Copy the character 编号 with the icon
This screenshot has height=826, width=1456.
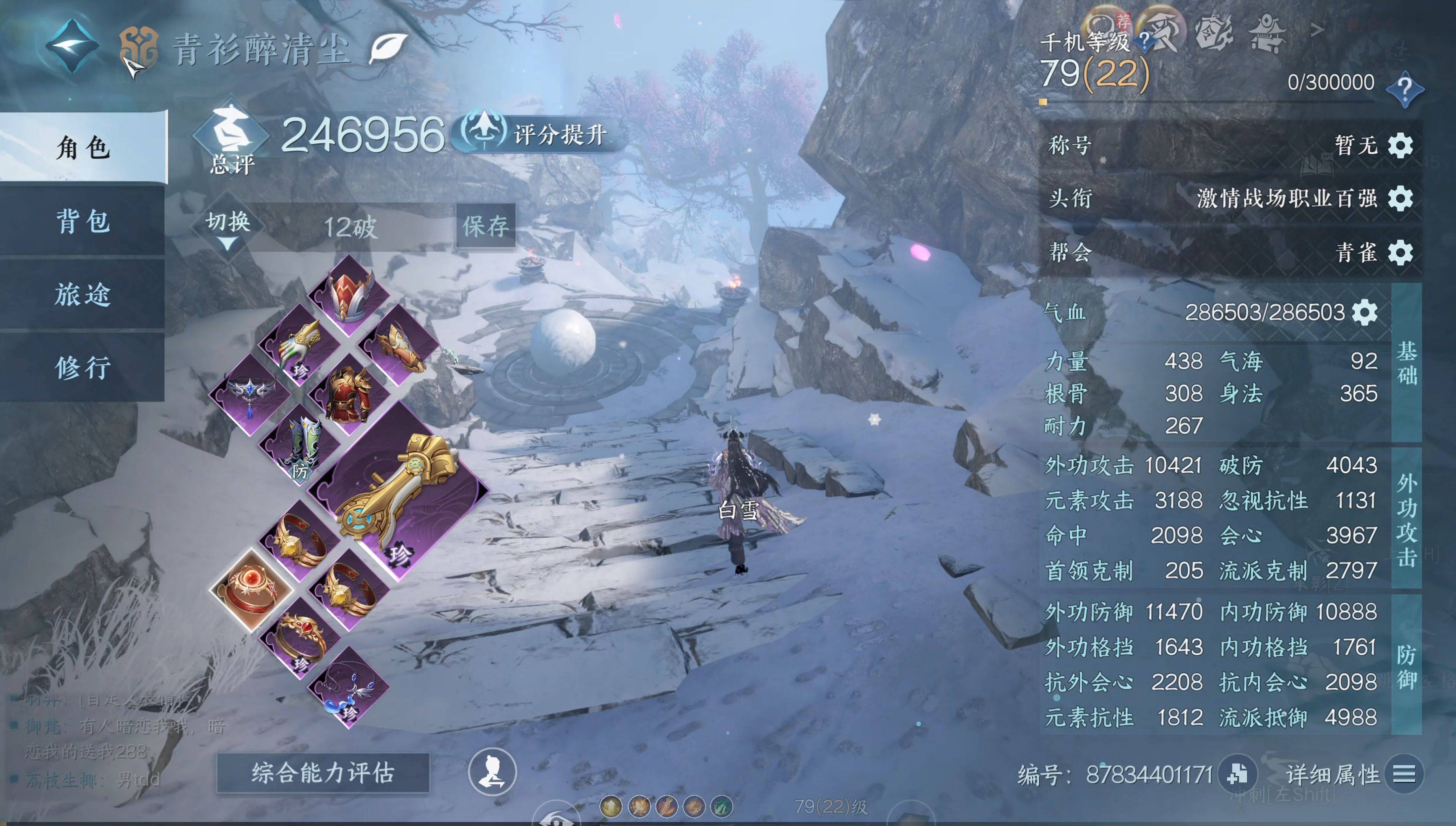1237,774
